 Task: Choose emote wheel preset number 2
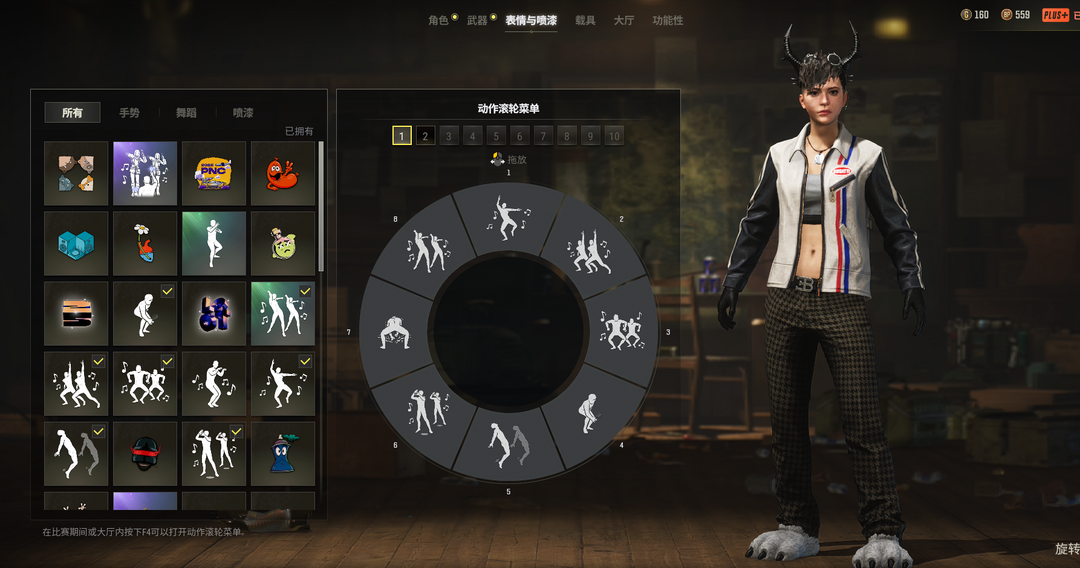click(425, 136)
